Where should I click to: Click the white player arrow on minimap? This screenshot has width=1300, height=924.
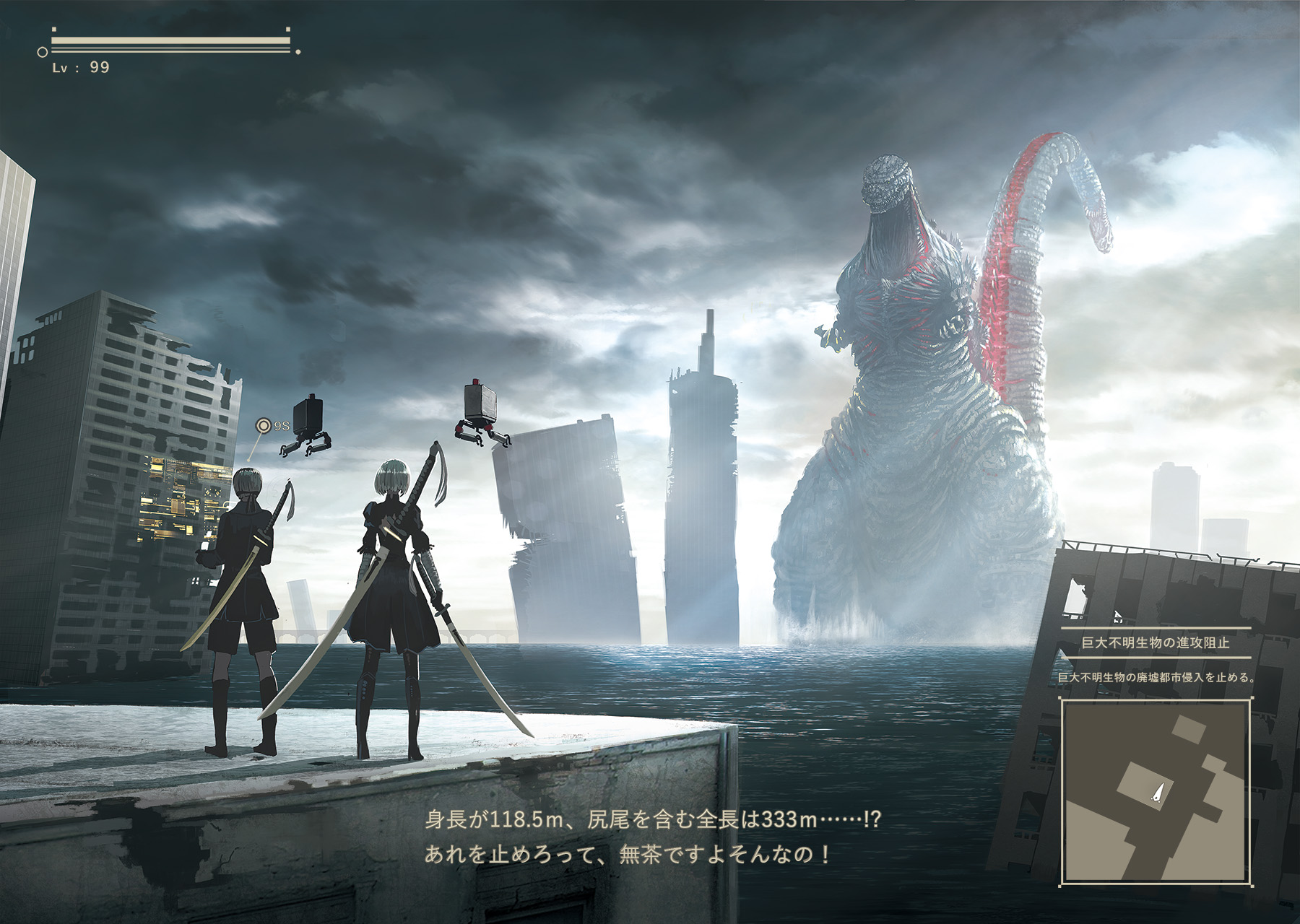click(1158, 793)
